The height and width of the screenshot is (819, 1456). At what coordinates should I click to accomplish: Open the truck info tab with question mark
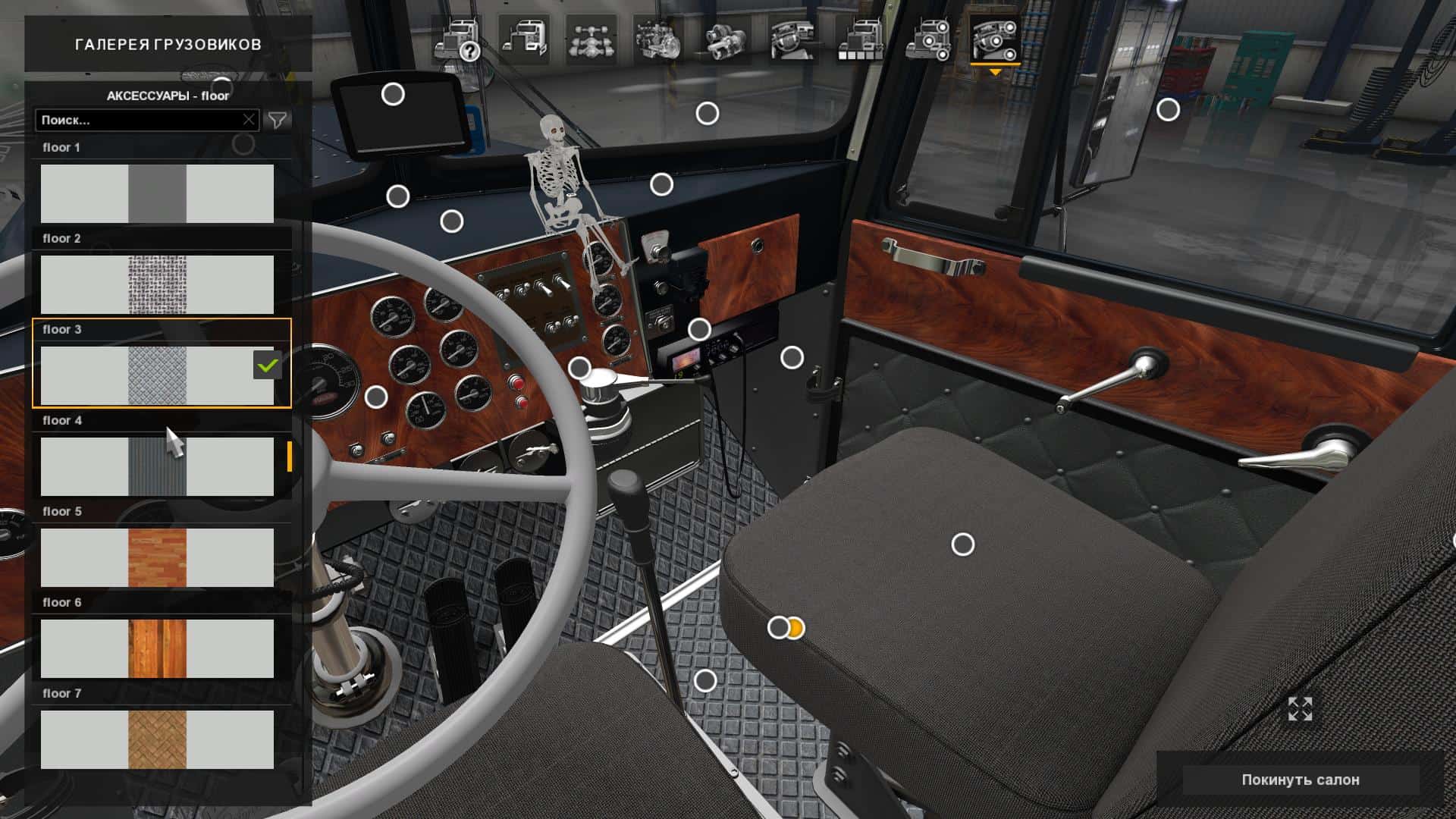(x=458, y=39)
